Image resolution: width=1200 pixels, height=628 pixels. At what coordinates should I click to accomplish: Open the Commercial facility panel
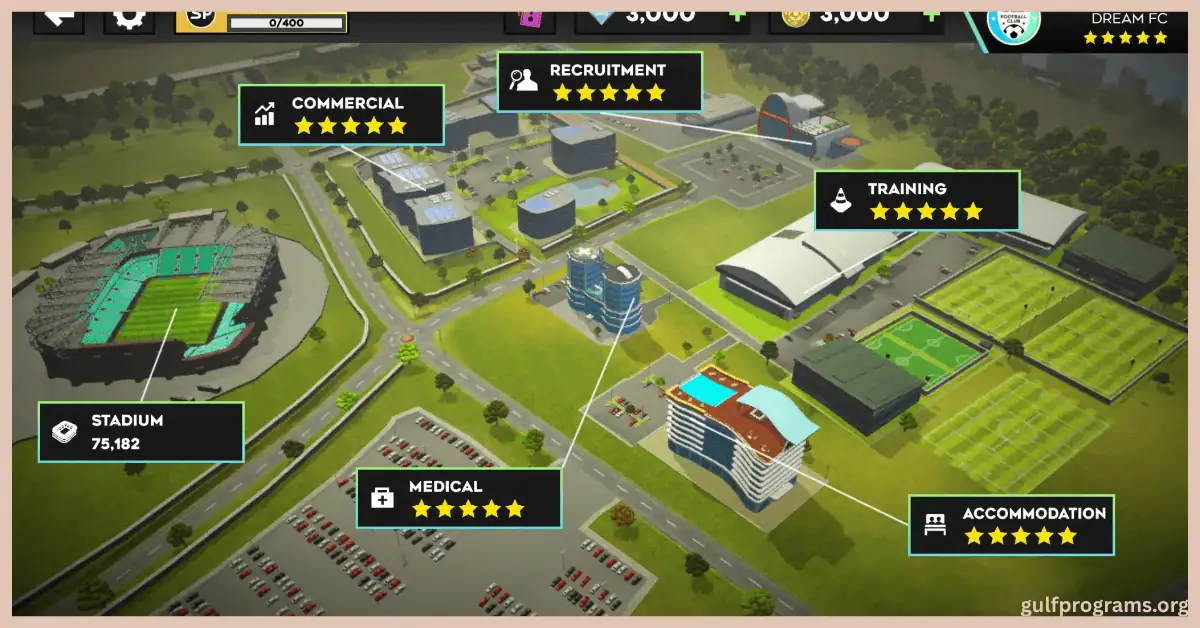pos(341,115)
